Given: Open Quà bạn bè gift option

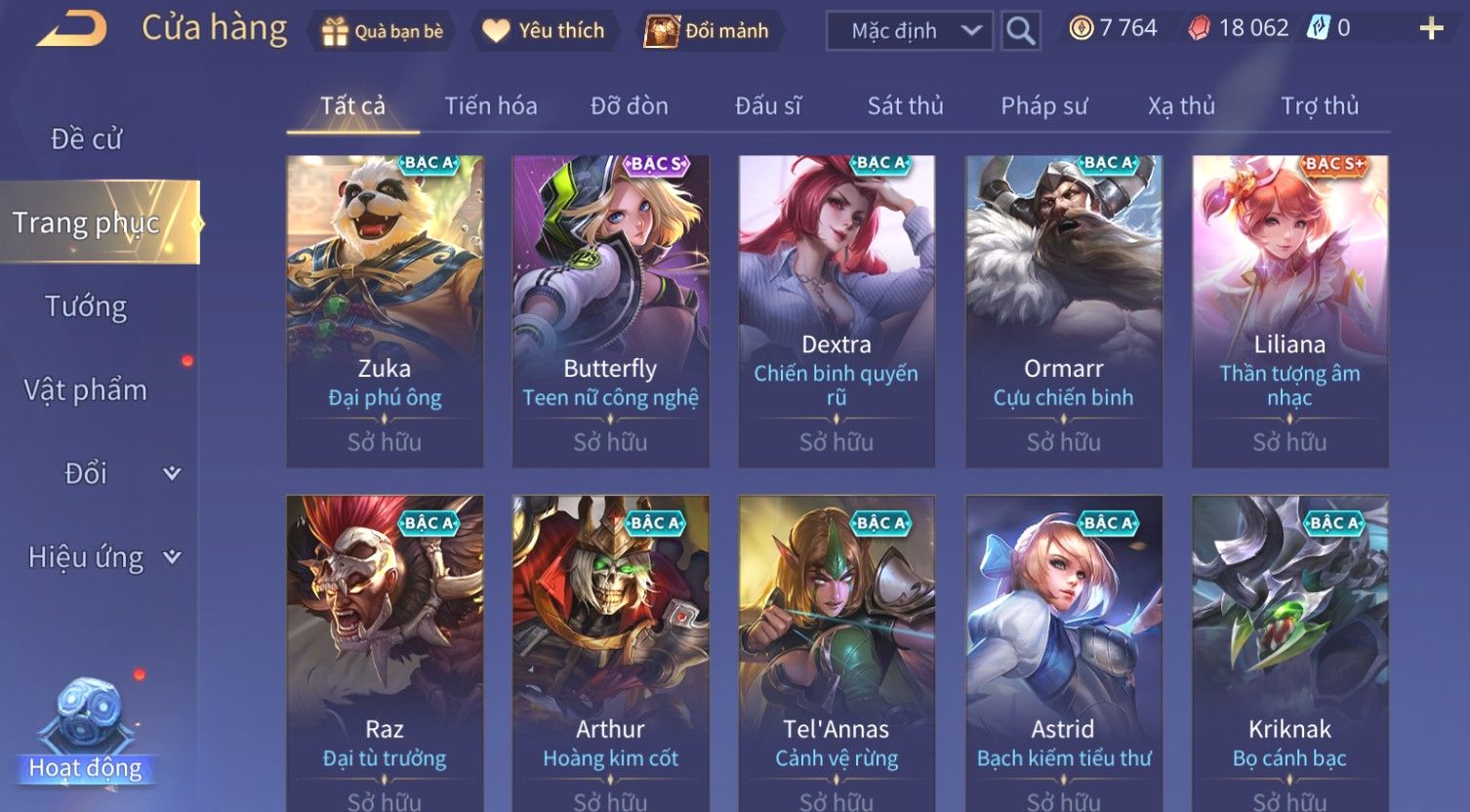Looking at the screenshot, I should click(383, 31).
